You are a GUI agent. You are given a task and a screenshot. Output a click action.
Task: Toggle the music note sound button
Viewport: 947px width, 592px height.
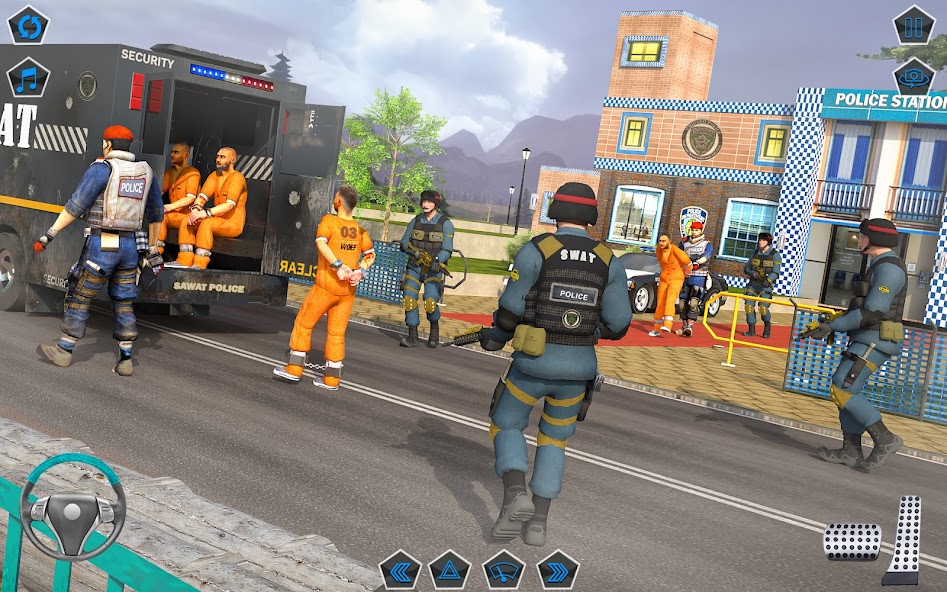28,78
